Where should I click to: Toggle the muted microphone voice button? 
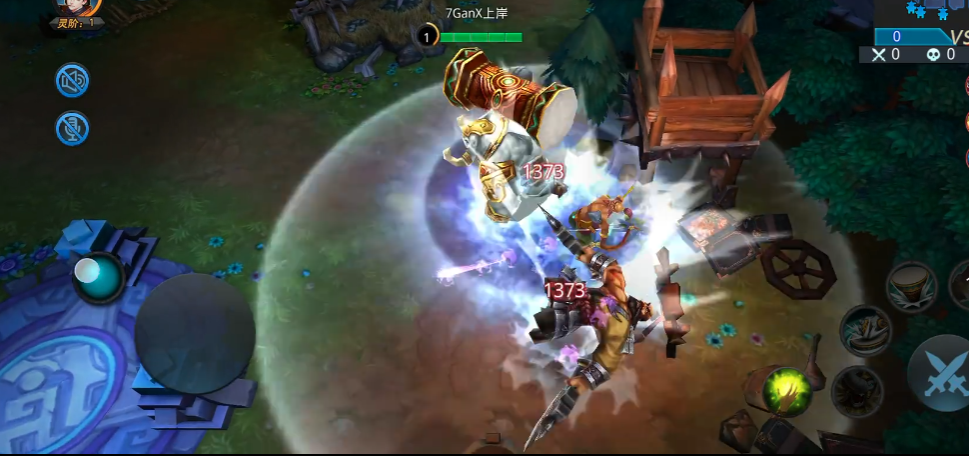pos(72,127)
